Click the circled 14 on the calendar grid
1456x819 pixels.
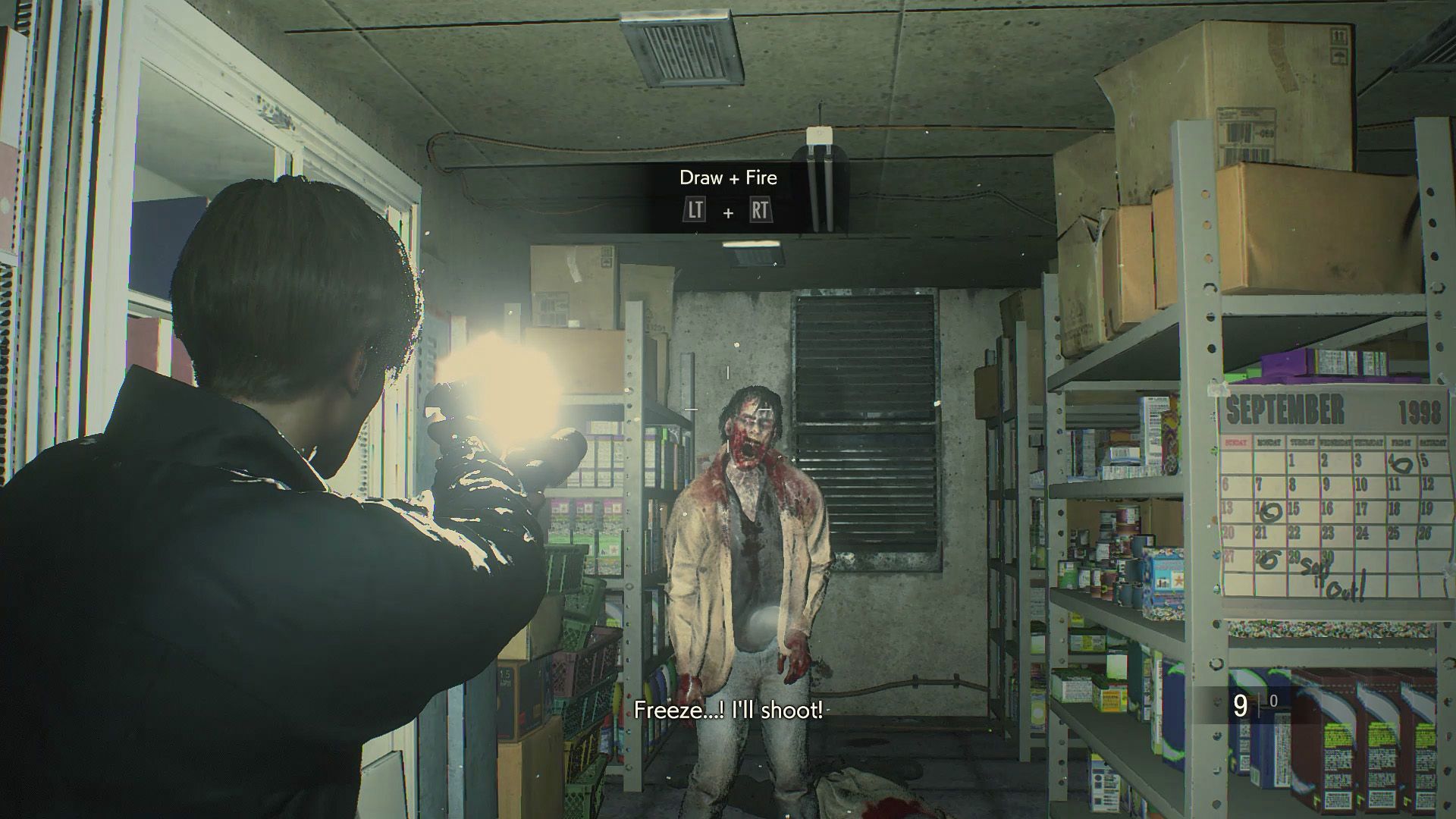coord(1270,510)
